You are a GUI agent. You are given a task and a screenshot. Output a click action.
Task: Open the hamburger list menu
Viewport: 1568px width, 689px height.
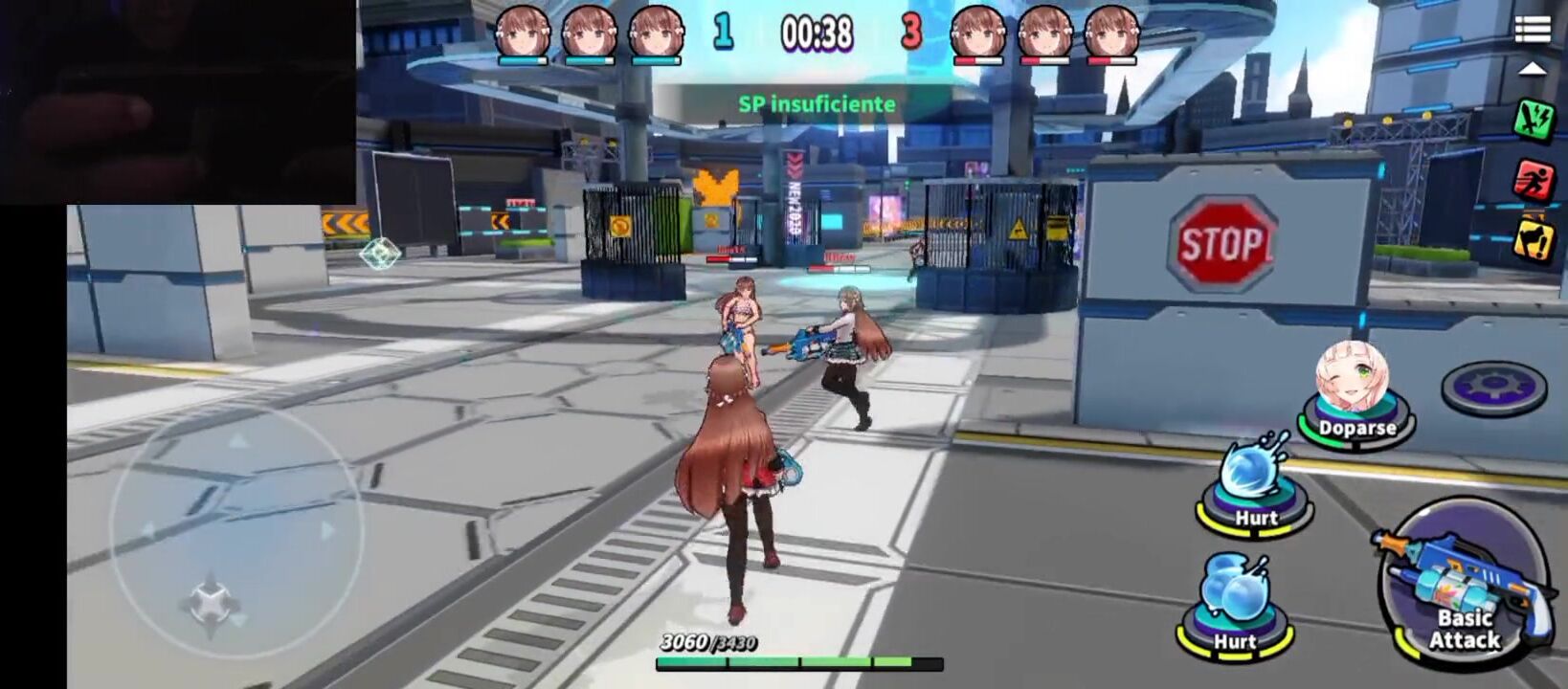pyautogui.click(x=1532, y=30)
